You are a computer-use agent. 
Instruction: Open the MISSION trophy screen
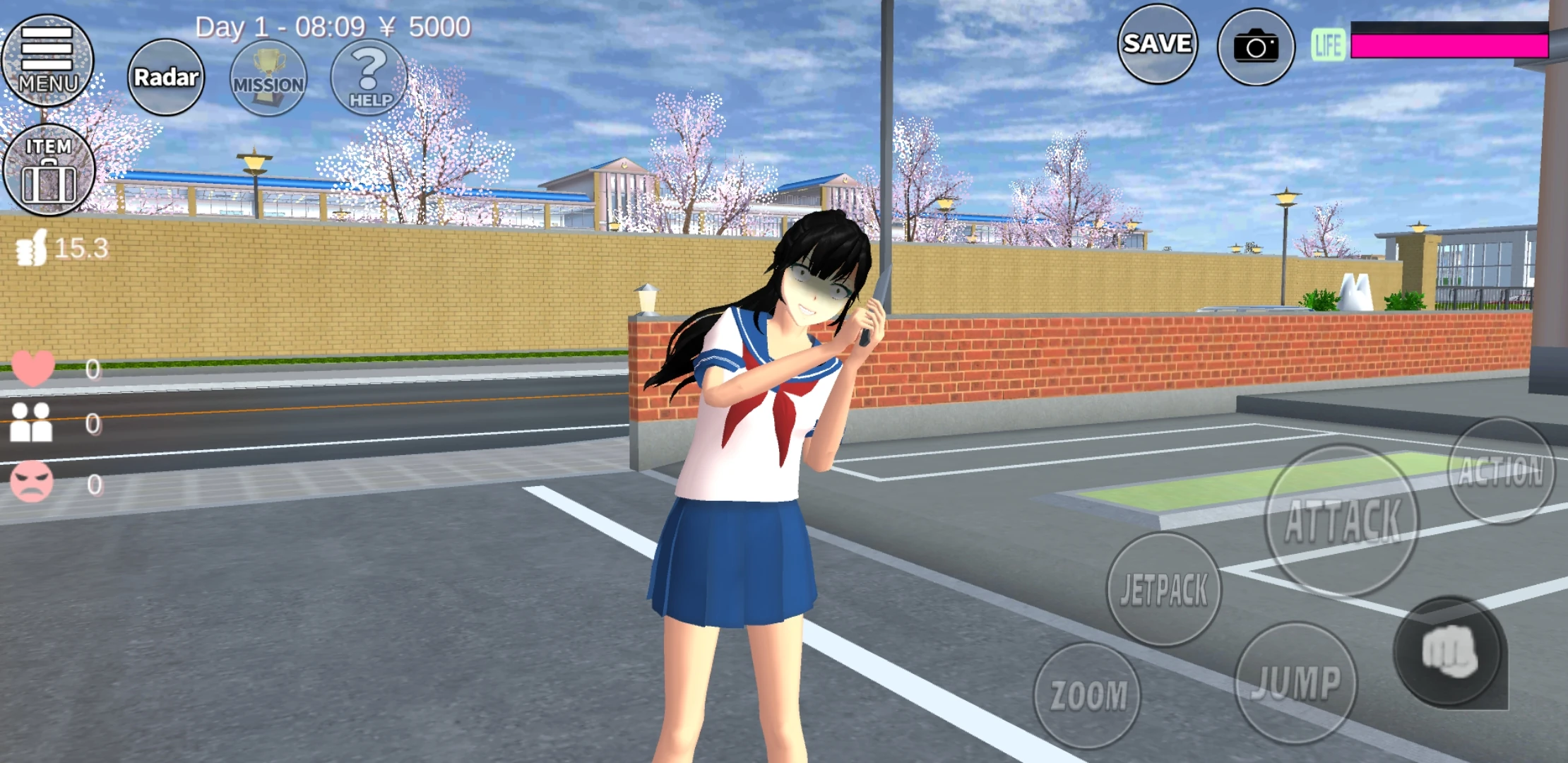click(268, 78)
